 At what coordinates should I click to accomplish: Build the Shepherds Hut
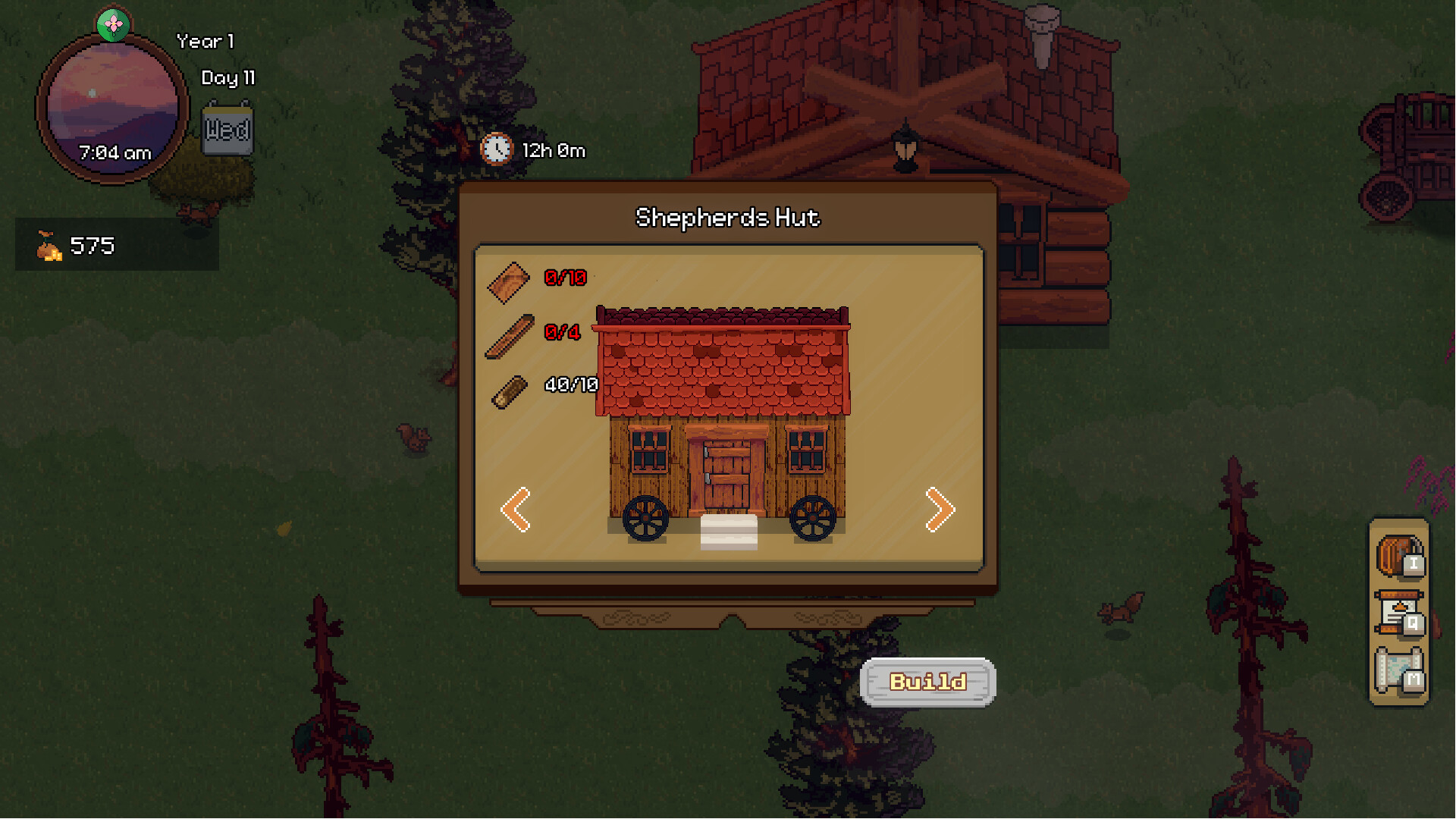click(927, 682)
